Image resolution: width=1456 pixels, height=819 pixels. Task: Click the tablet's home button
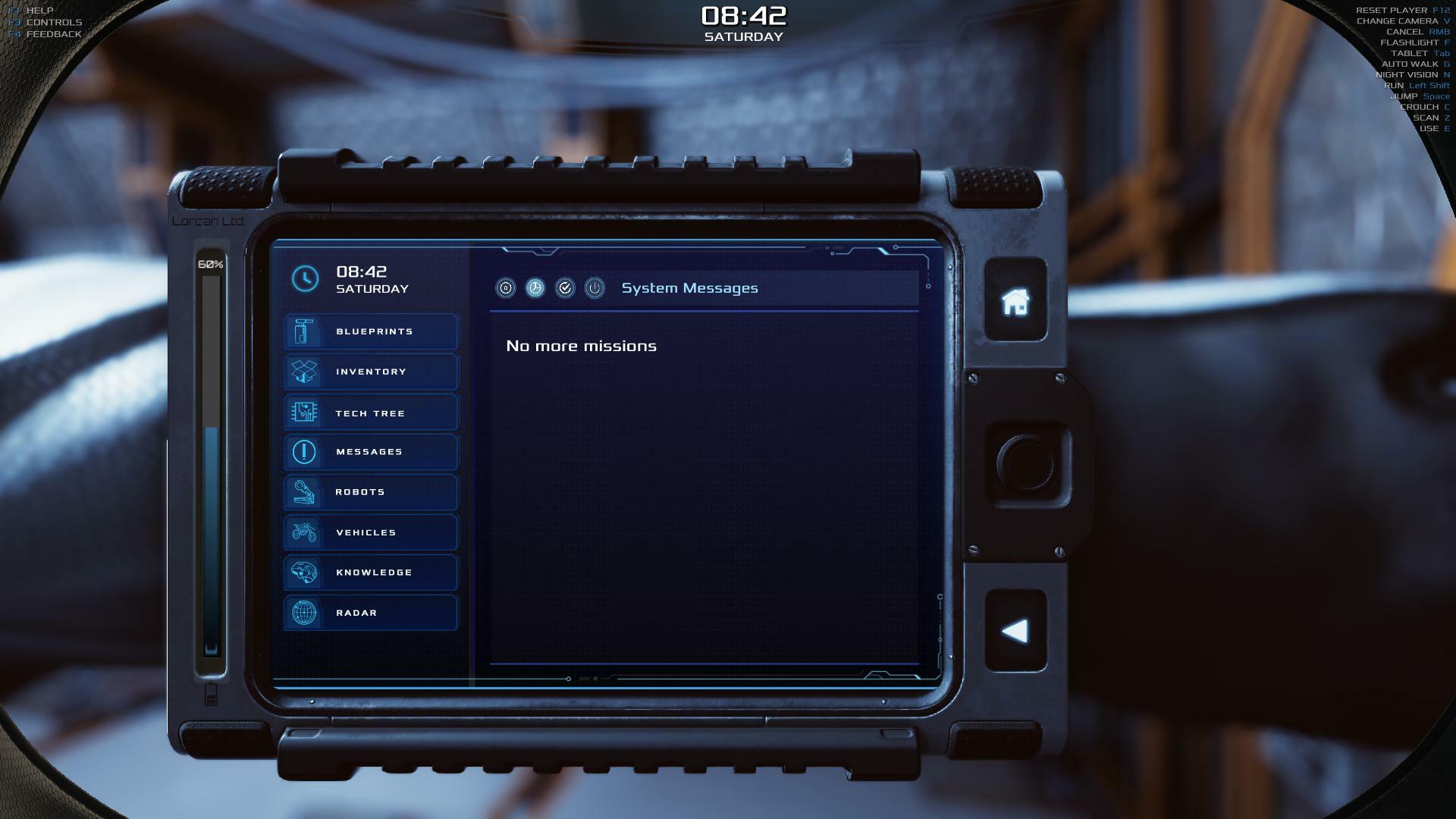coord(1015,301)
